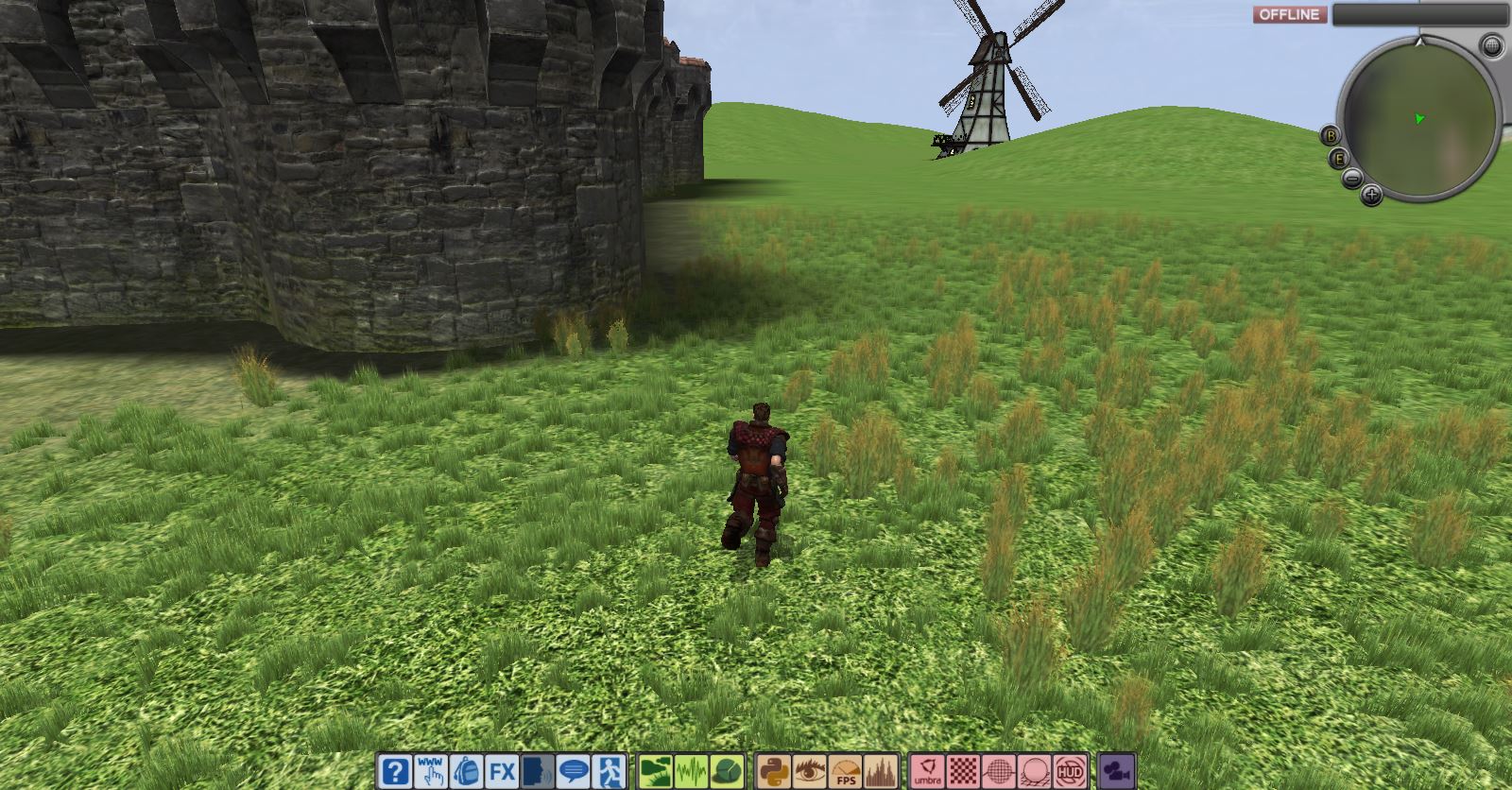This screenshot has height=790, width=1512.
Task: Open the green waveform audio tool
Action: click(x=691, y=771)
